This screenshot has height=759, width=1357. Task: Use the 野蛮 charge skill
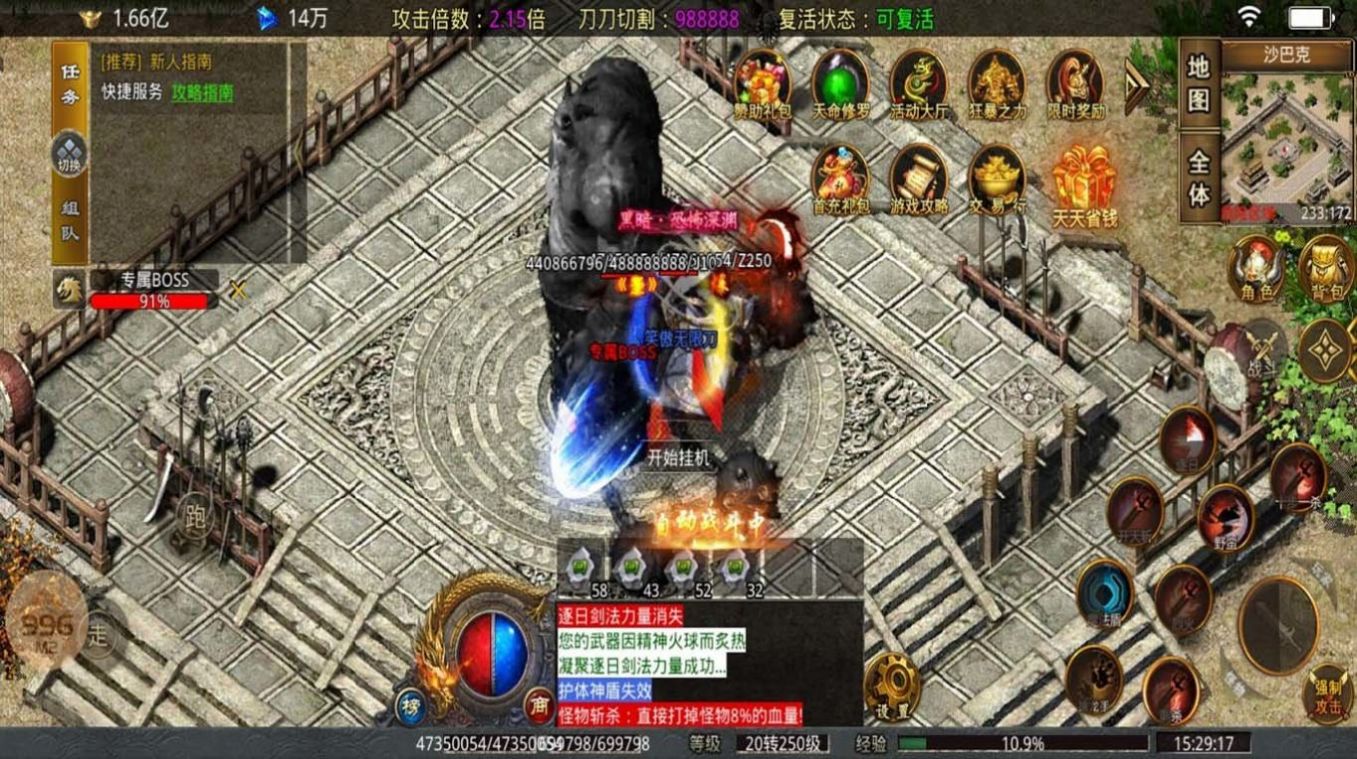[x=1225, y=515]
